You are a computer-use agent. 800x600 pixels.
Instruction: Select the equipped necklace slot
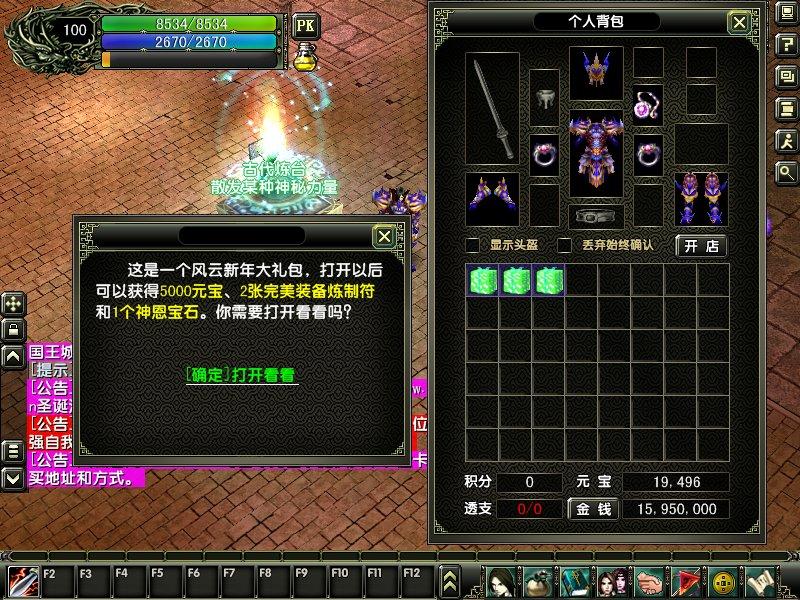648,104
